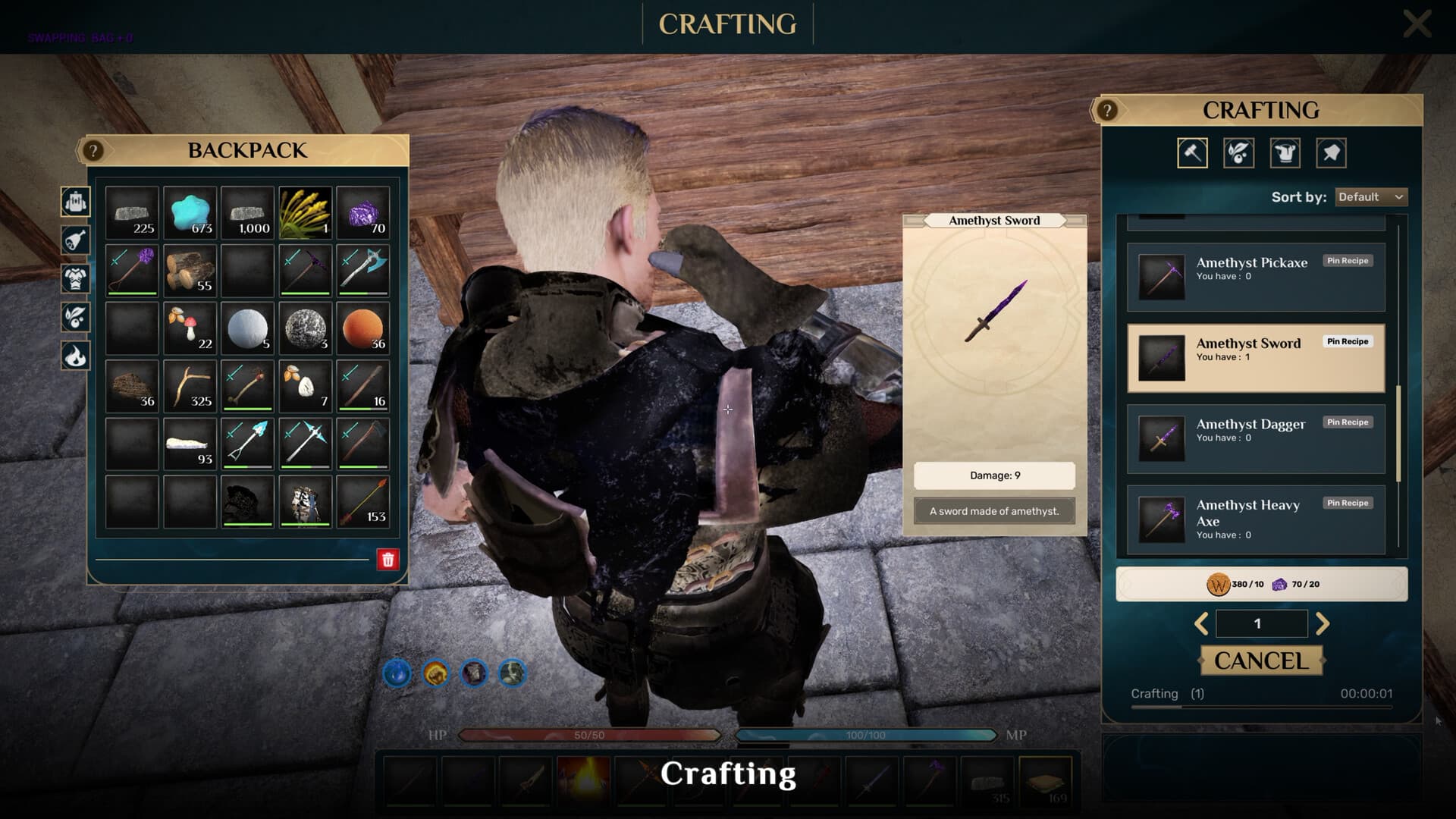Image resolution: width=1456 pixels, height=819 pixels.
Task: Open the backpack help question mark
Action: point(93,151)
